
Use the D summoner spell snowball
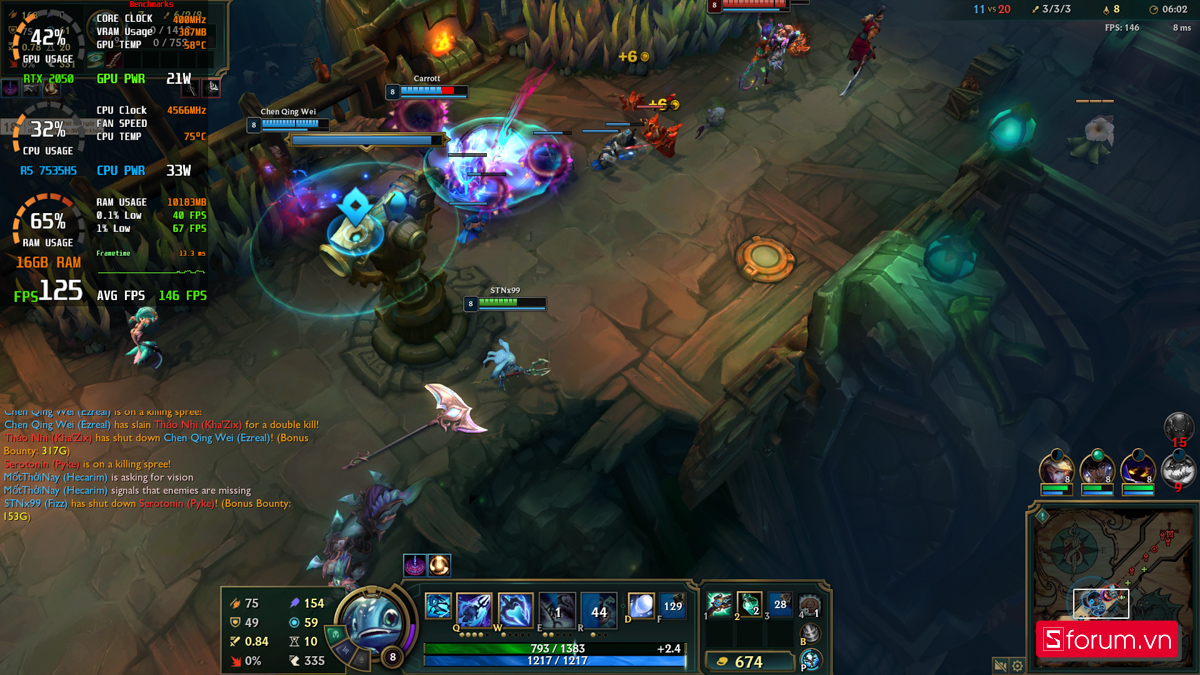coord(641,606)
